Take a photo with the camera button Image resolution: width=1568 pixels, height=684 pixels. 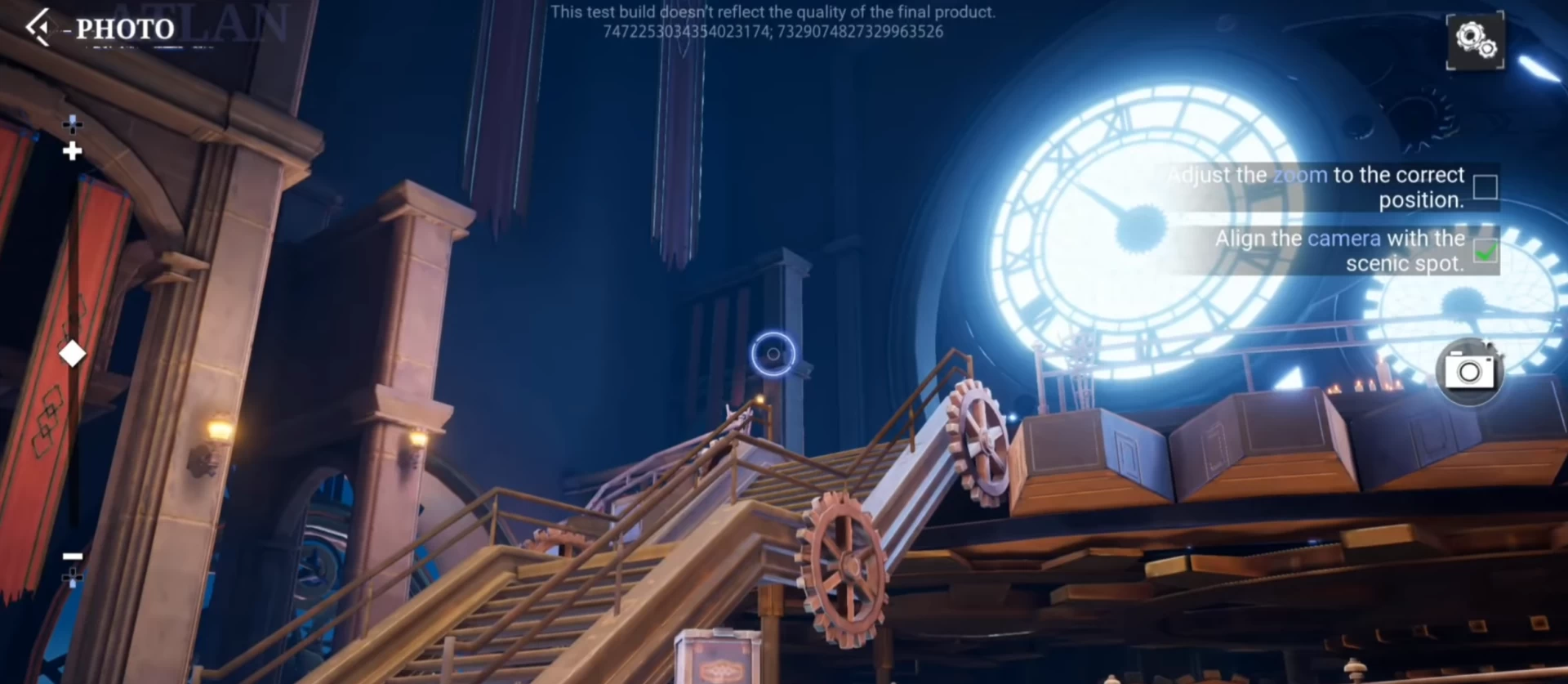click(x=1469, y=372)
